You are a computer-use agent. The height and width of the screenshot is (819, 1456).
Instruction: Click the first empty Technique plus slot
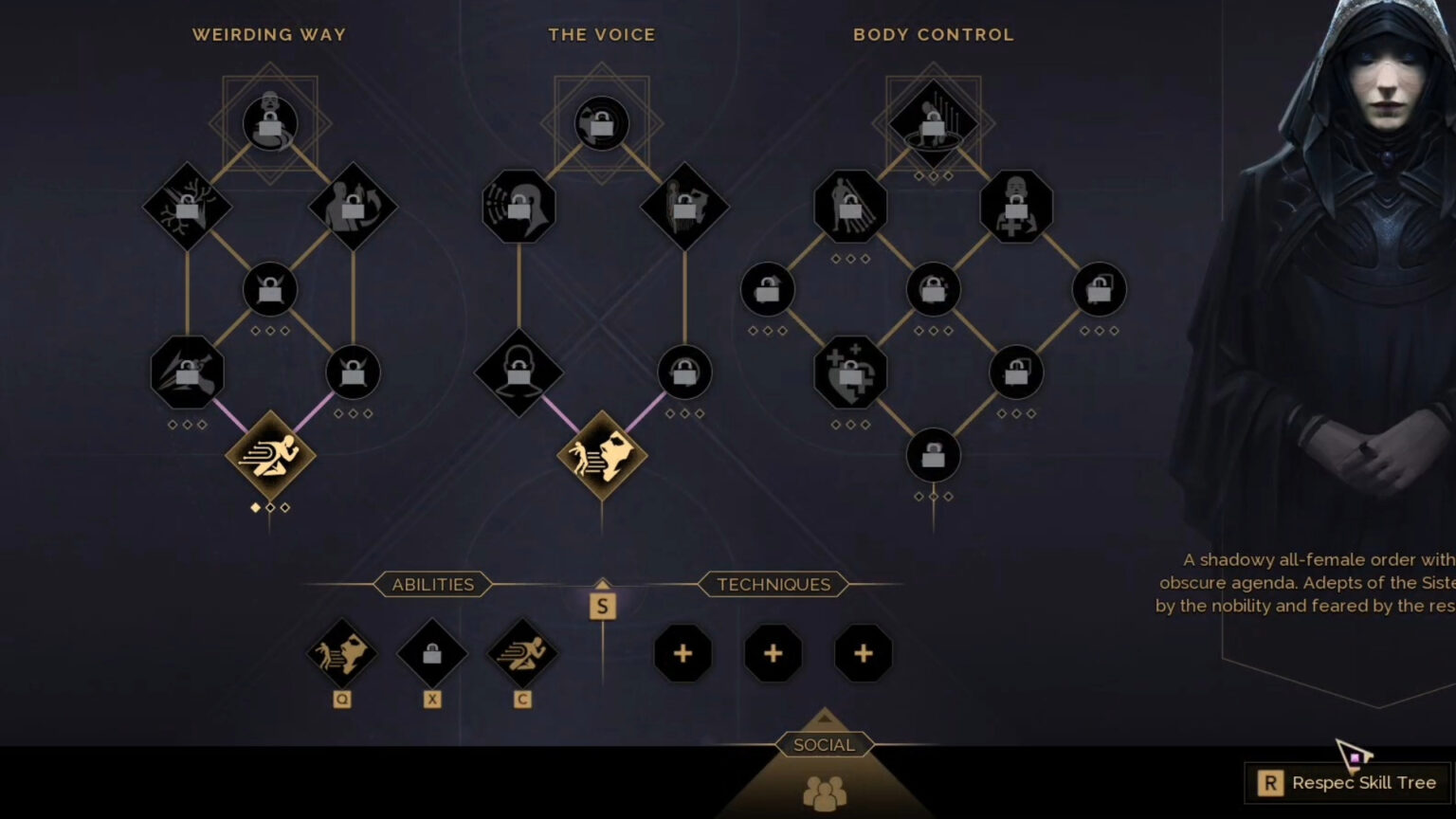click(682, 653)
